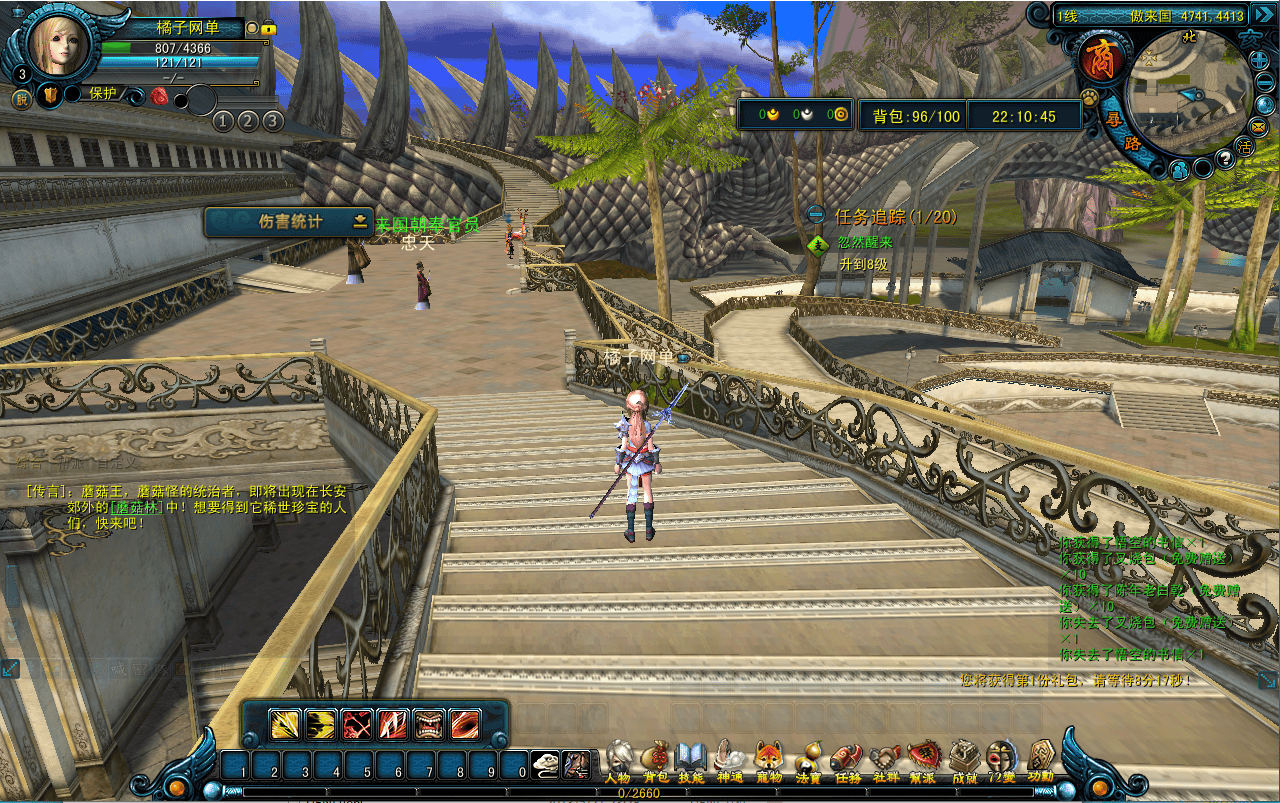
Task: Collapse the 任务追踪 quest tracker
Action: (x=816, y=215)
